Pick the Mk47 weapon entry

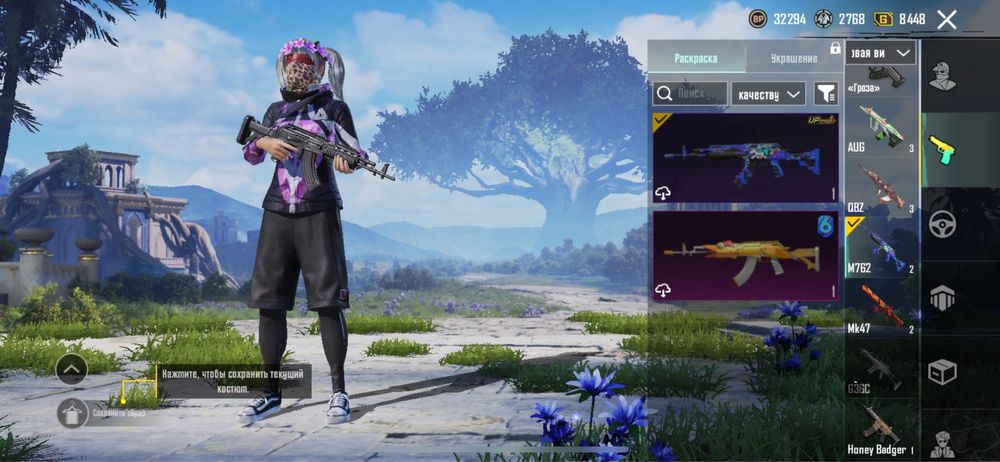(x=881, y=307)
